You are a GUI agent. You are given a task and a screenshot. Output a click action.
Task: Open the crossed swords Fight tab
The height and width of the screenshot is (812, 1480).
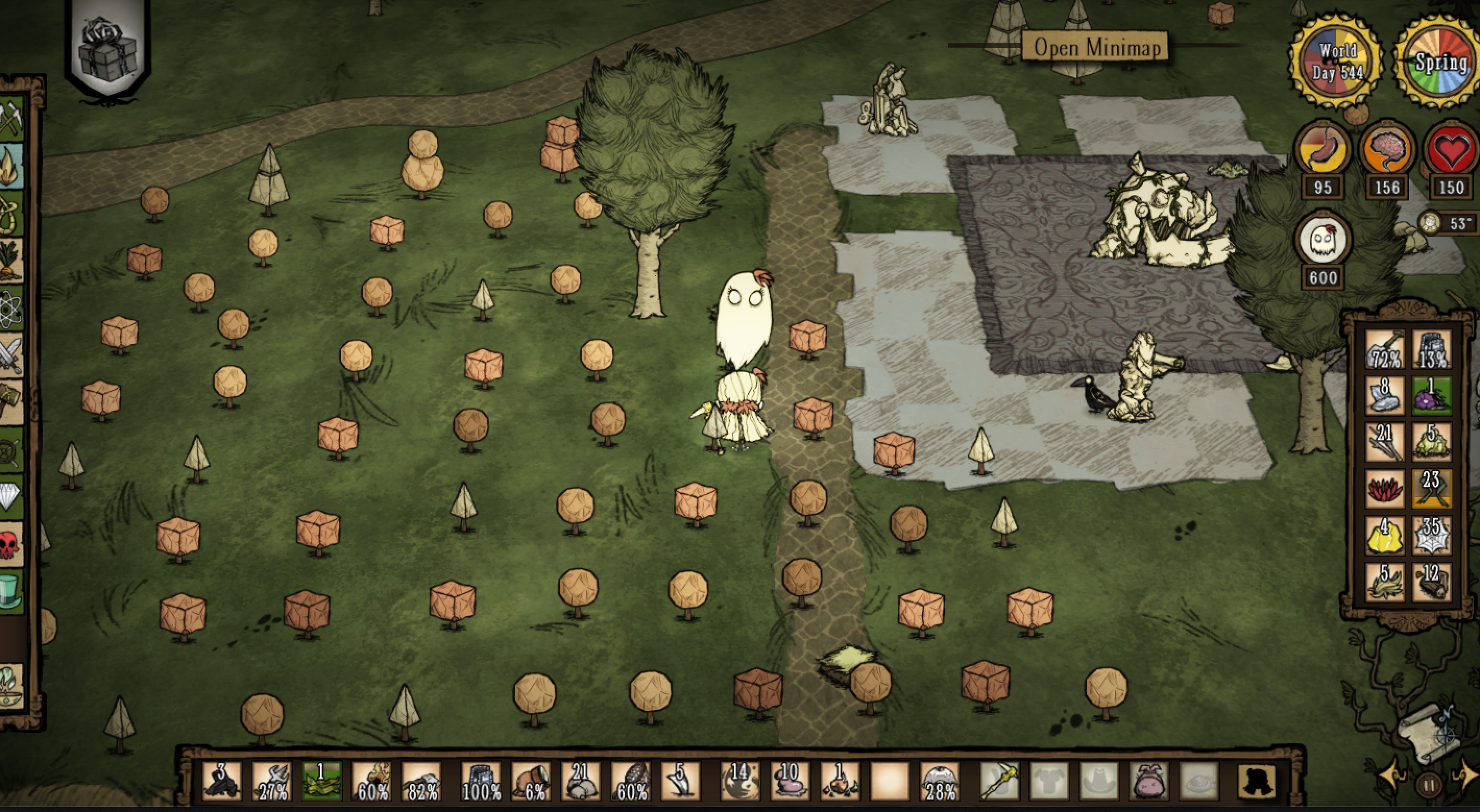(10, 354)
